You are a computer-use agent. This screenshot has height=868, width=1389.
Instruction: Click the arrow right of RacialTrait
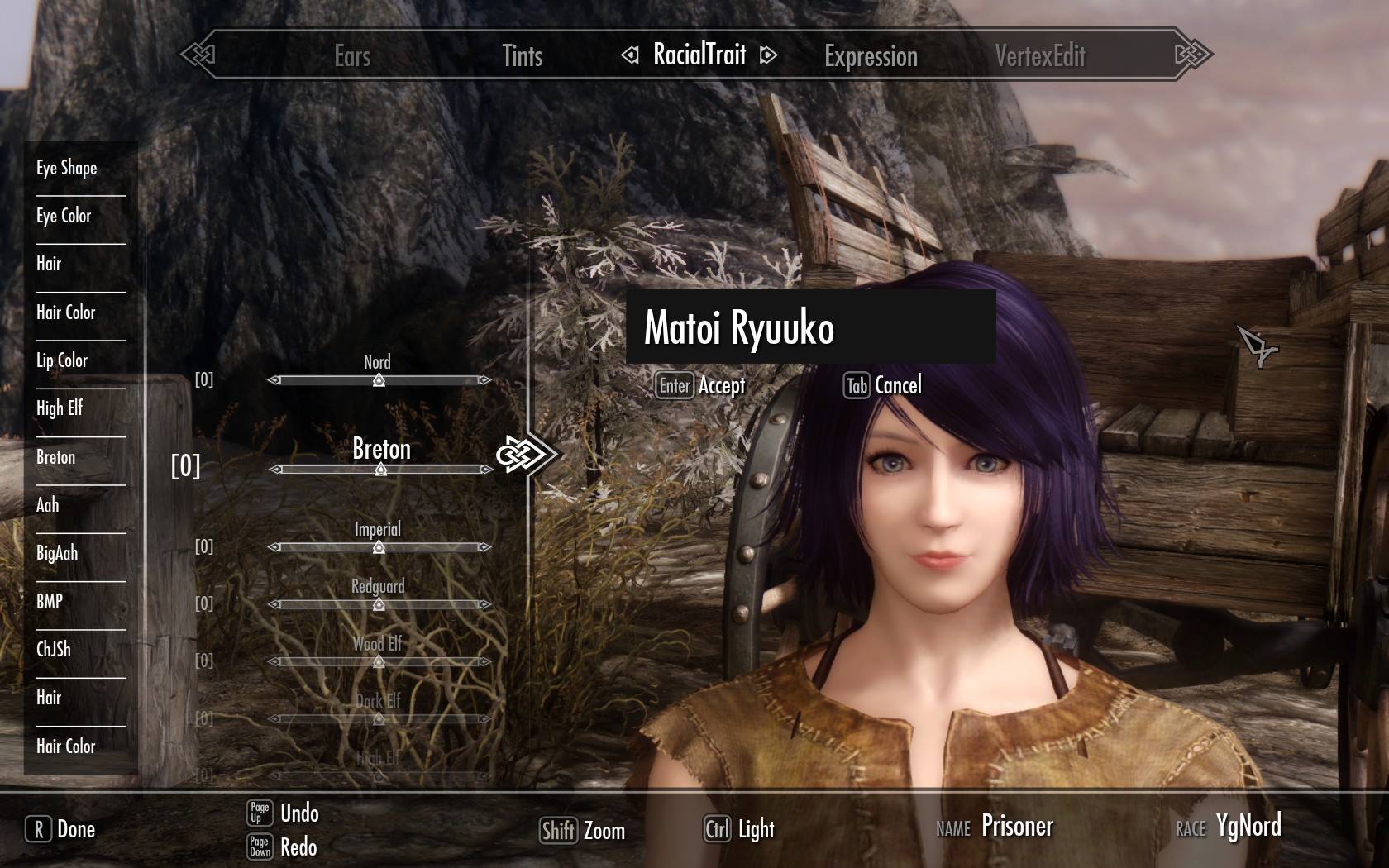(x=769, y=55)
